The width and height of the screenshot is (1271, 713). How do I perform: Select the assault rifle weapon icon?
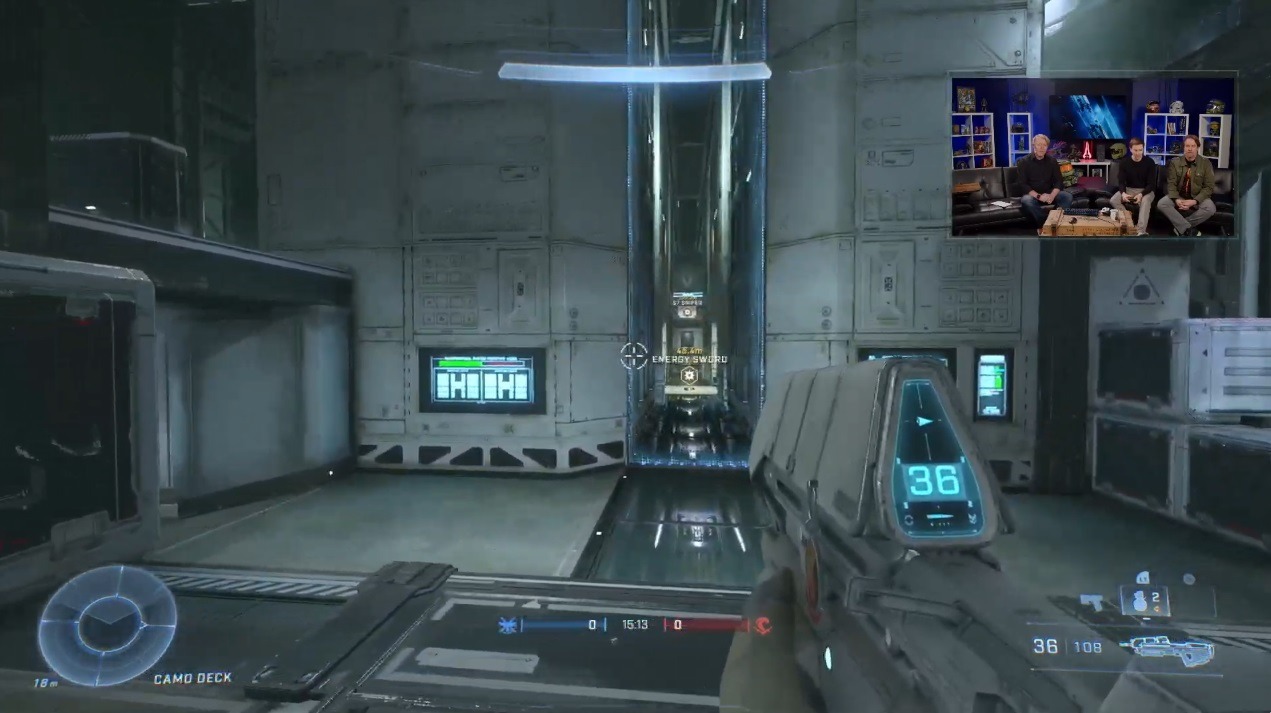(1167, 649)
